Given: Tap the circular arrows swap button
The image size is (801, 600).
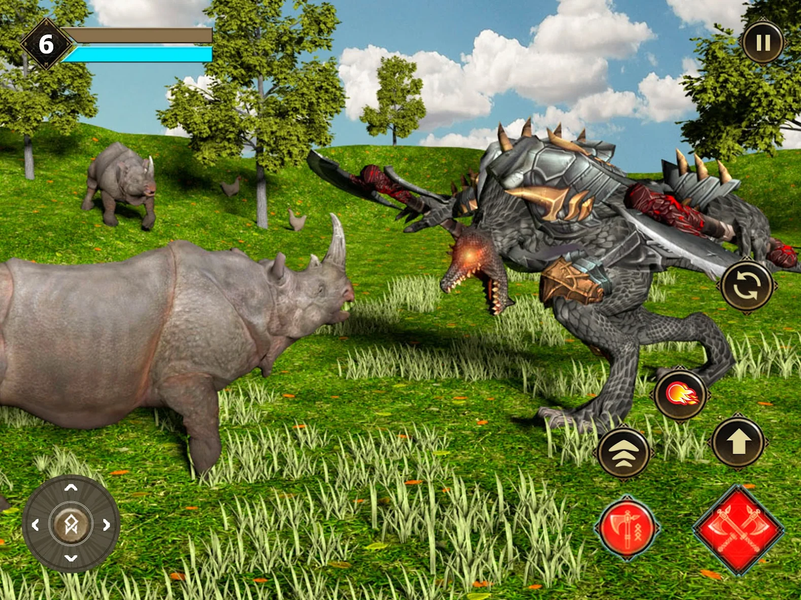Looking at the screenshot, I should (x=747, y=286).
